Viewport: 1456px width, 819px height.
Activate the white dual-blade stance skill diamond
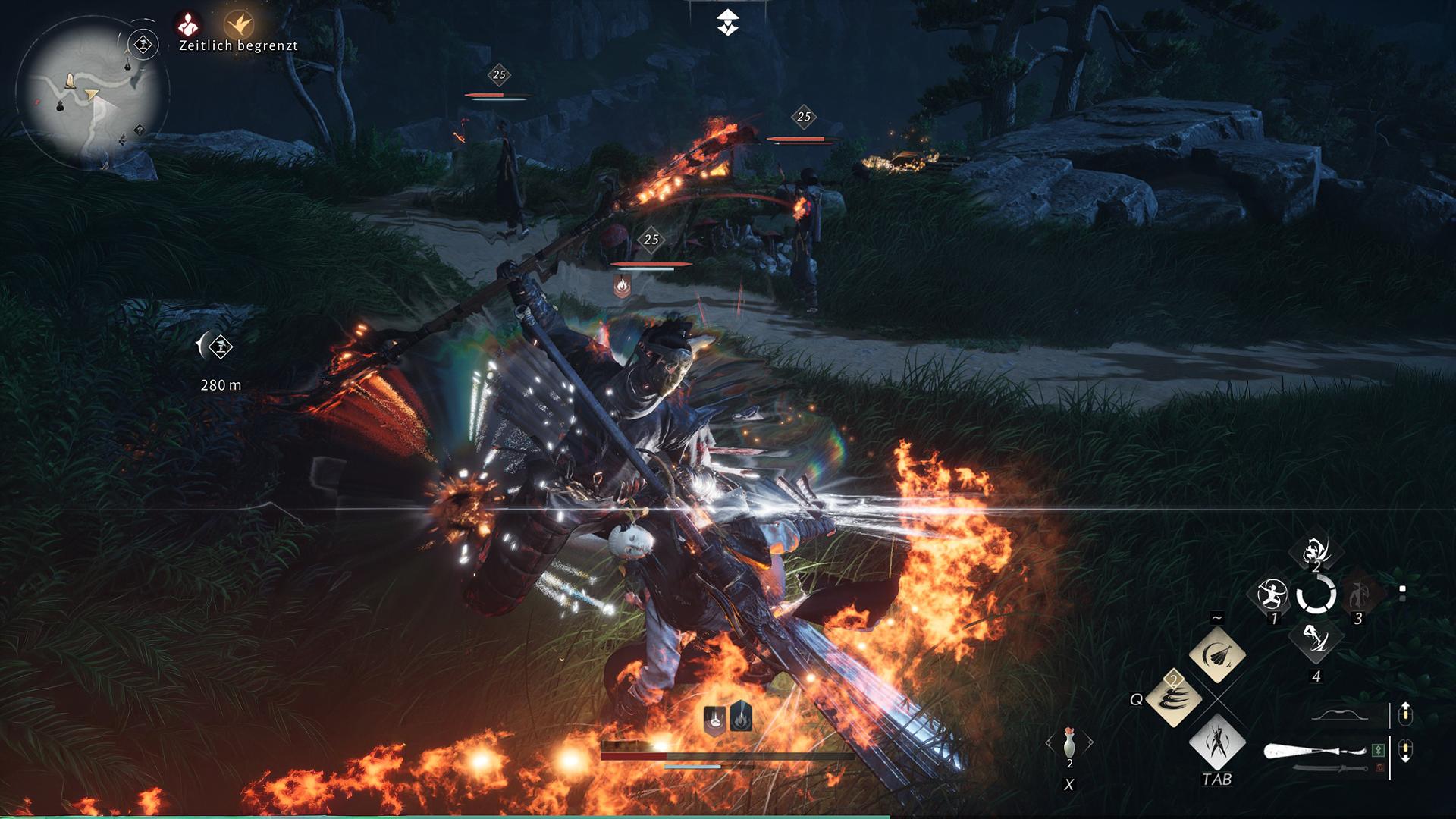1217,742
